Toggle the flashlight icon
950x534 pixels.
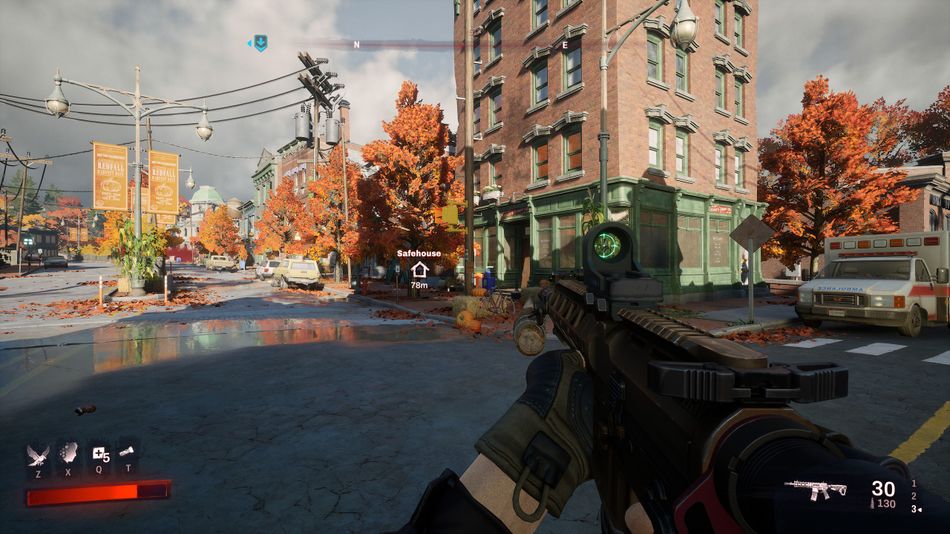click(127, 453)
